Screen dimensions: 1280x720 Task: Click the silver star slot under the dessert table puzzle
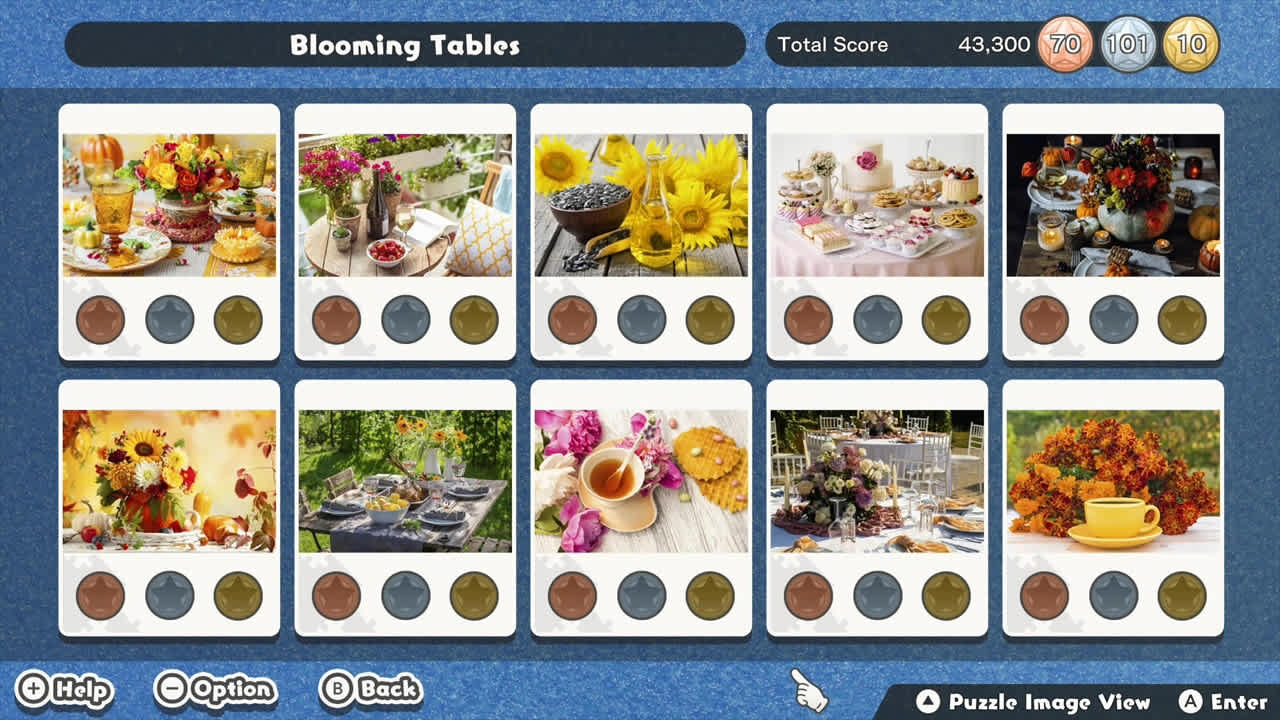[877, 320]
